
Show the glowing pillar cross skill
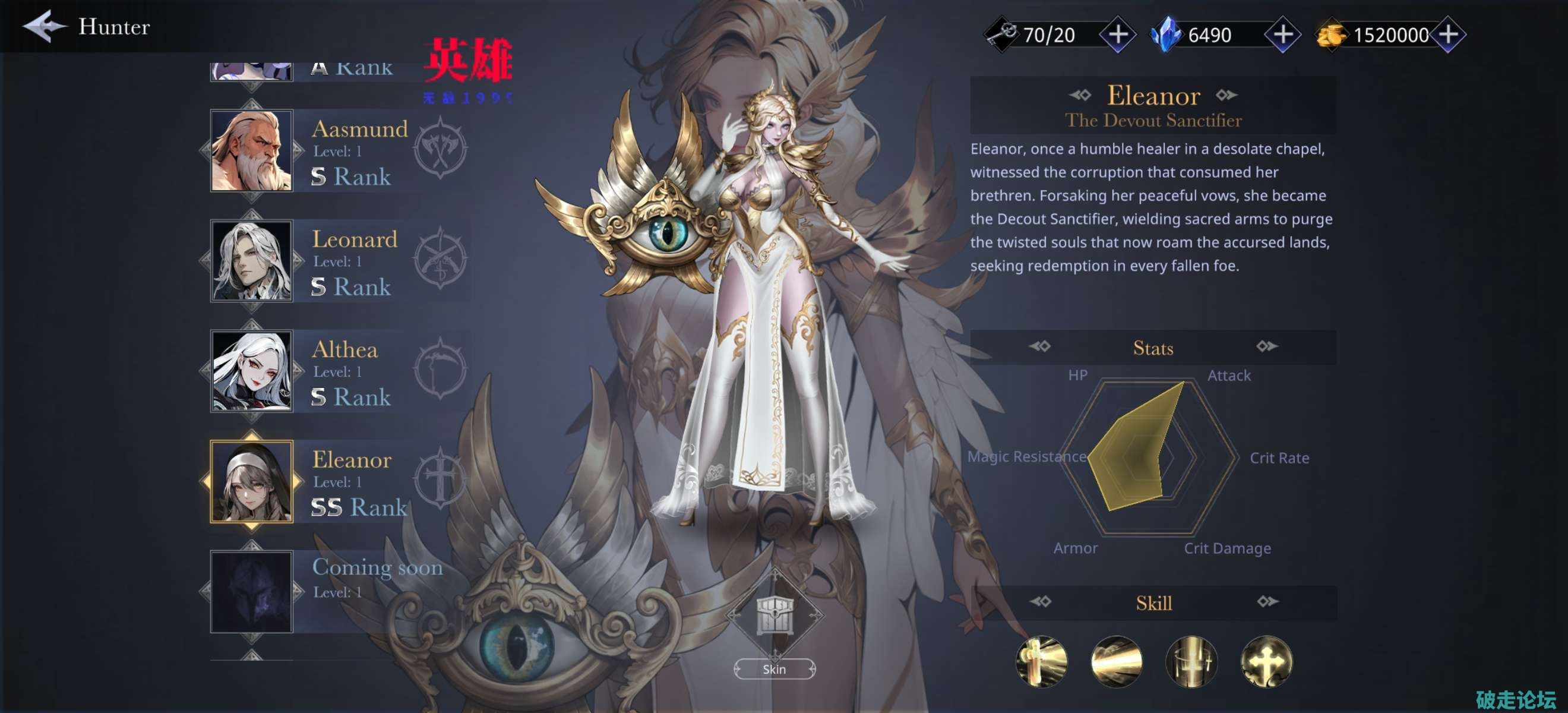click(1191, 661)
